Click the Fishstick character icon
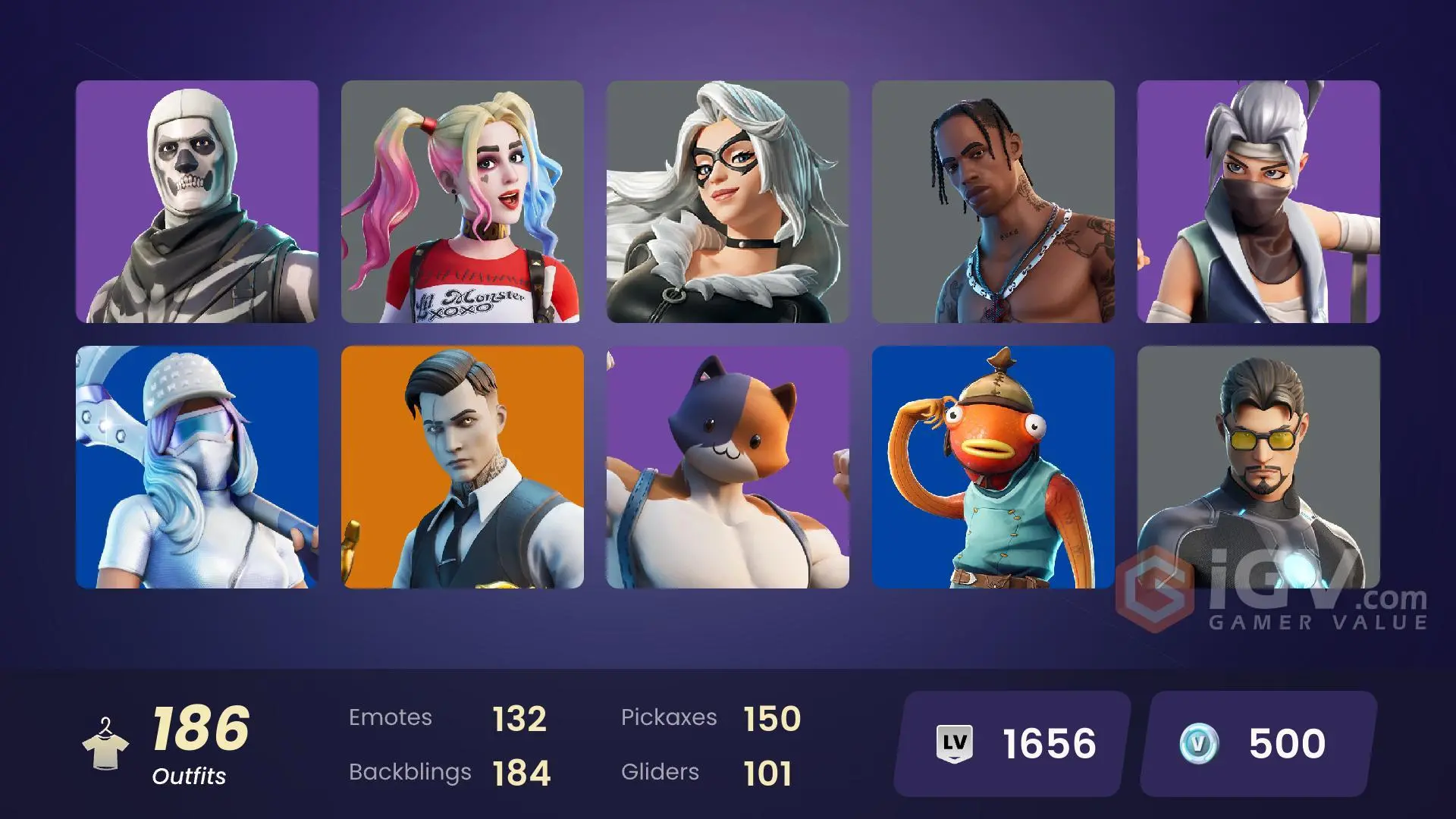The image size is (1456, 819). coord(993,470)
